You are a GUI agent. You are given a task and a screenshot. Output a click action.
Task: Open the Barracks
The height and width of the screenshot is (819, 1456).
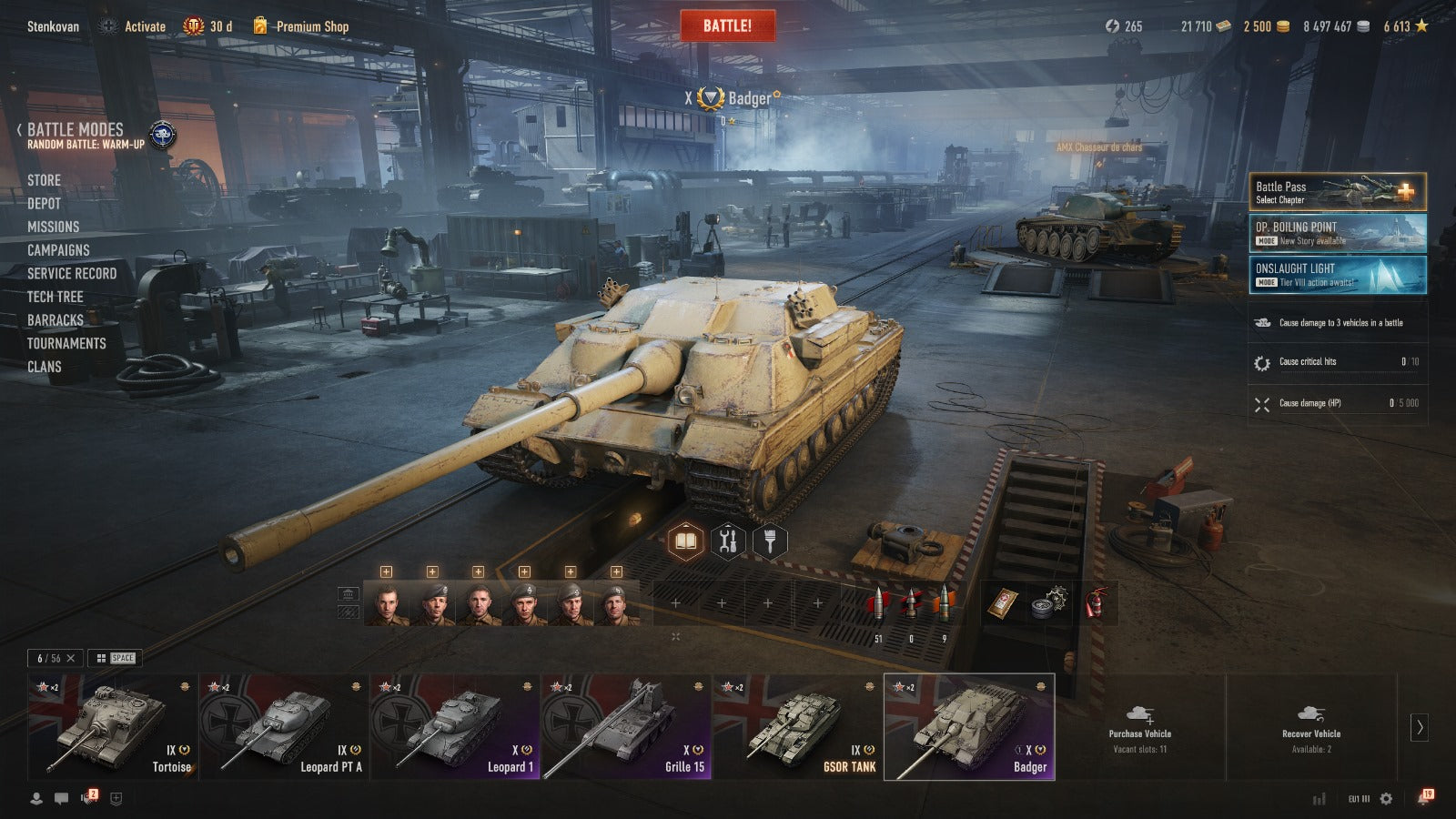[x=55, y=320]
